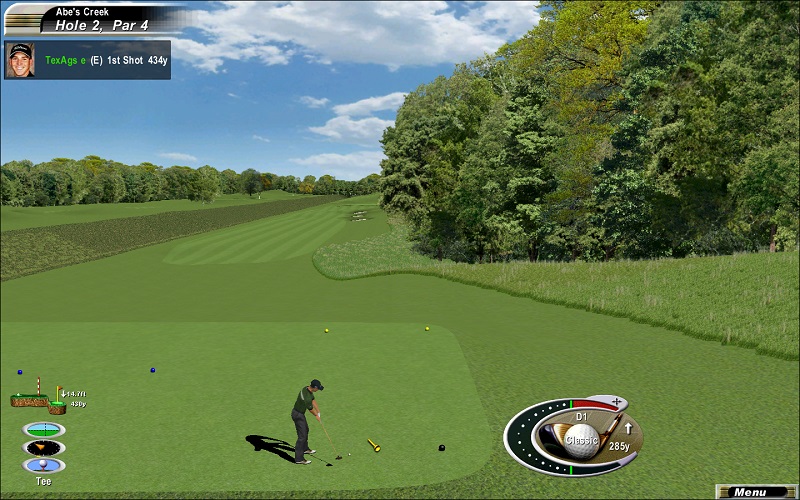Click the TexAgs player portrait

(x=19, y=60)
